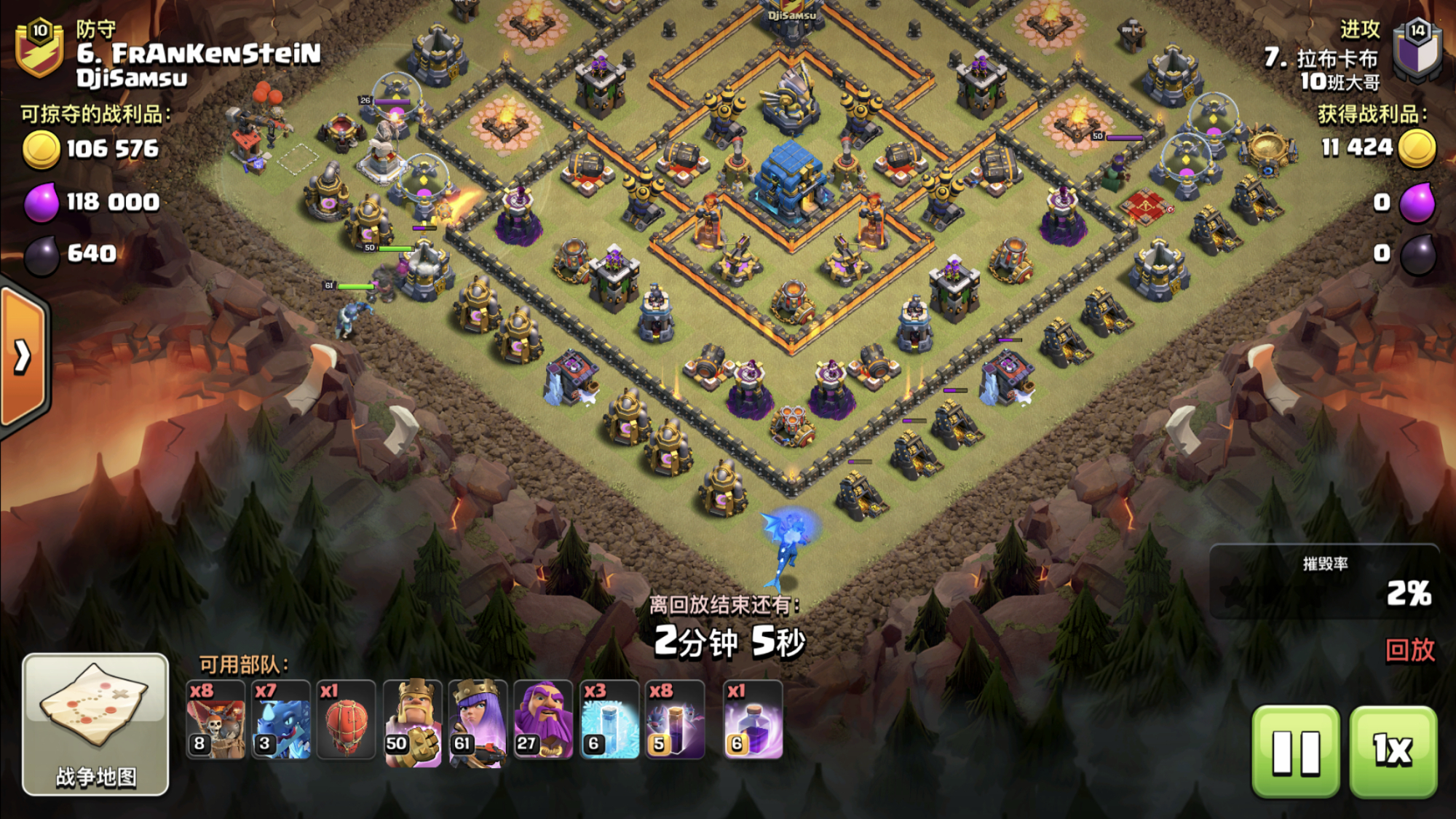Select the Grand Warden hero slot

543,720
